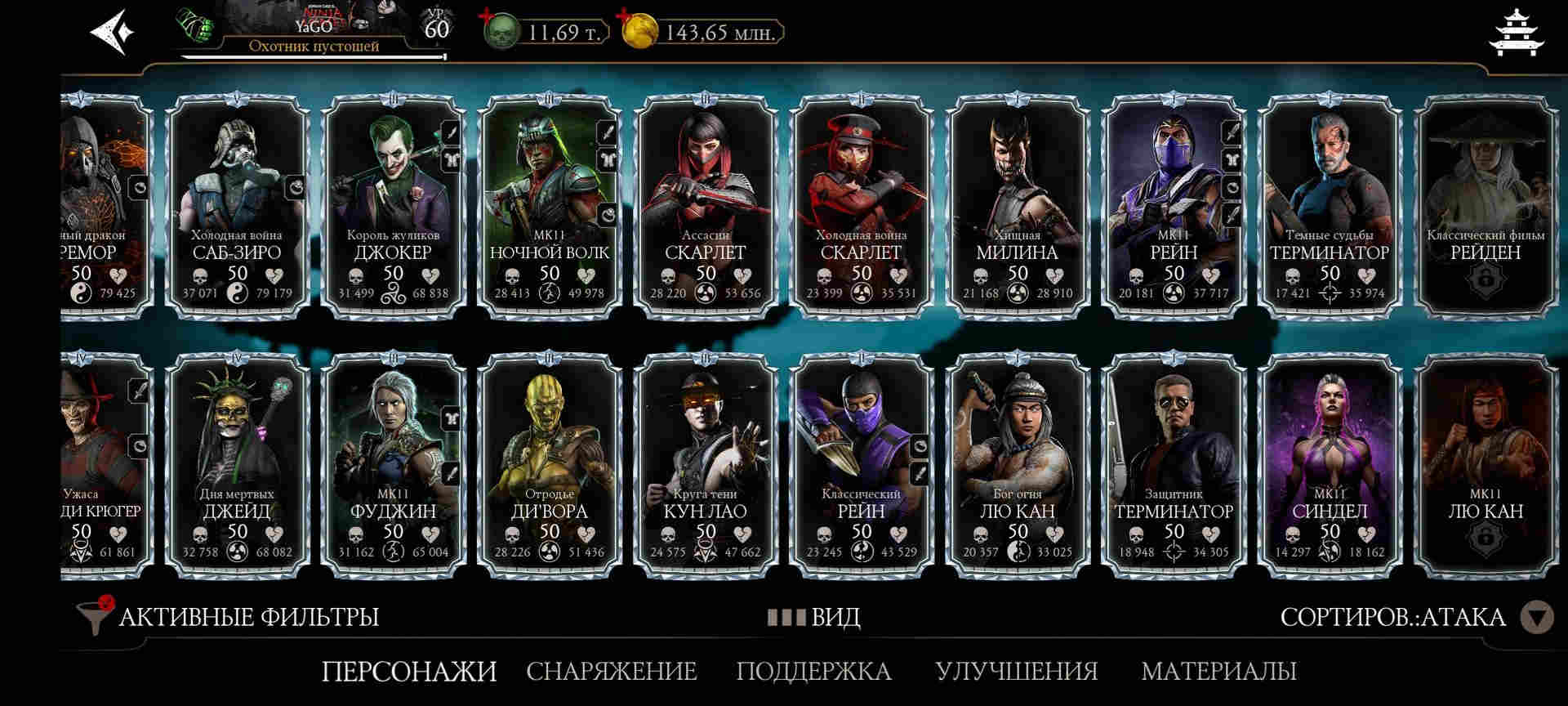1568x706 pixels.
Task: Open the locked classic movie Raiden card
Action: (x=1485, y=206)
